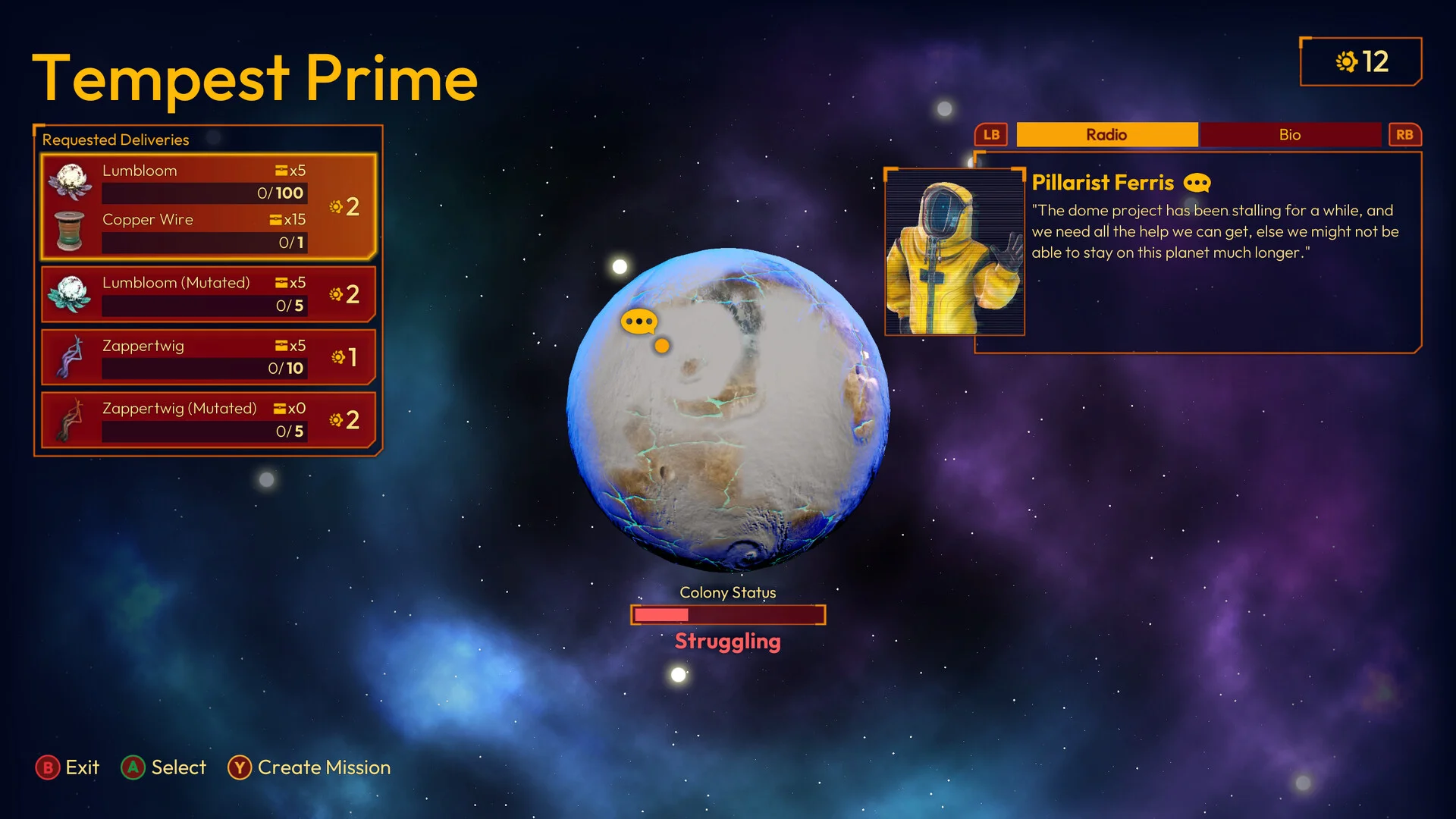Click the Select option in the footer
This screenshot has height=819, width=1456.
click(x=164, y=767)
